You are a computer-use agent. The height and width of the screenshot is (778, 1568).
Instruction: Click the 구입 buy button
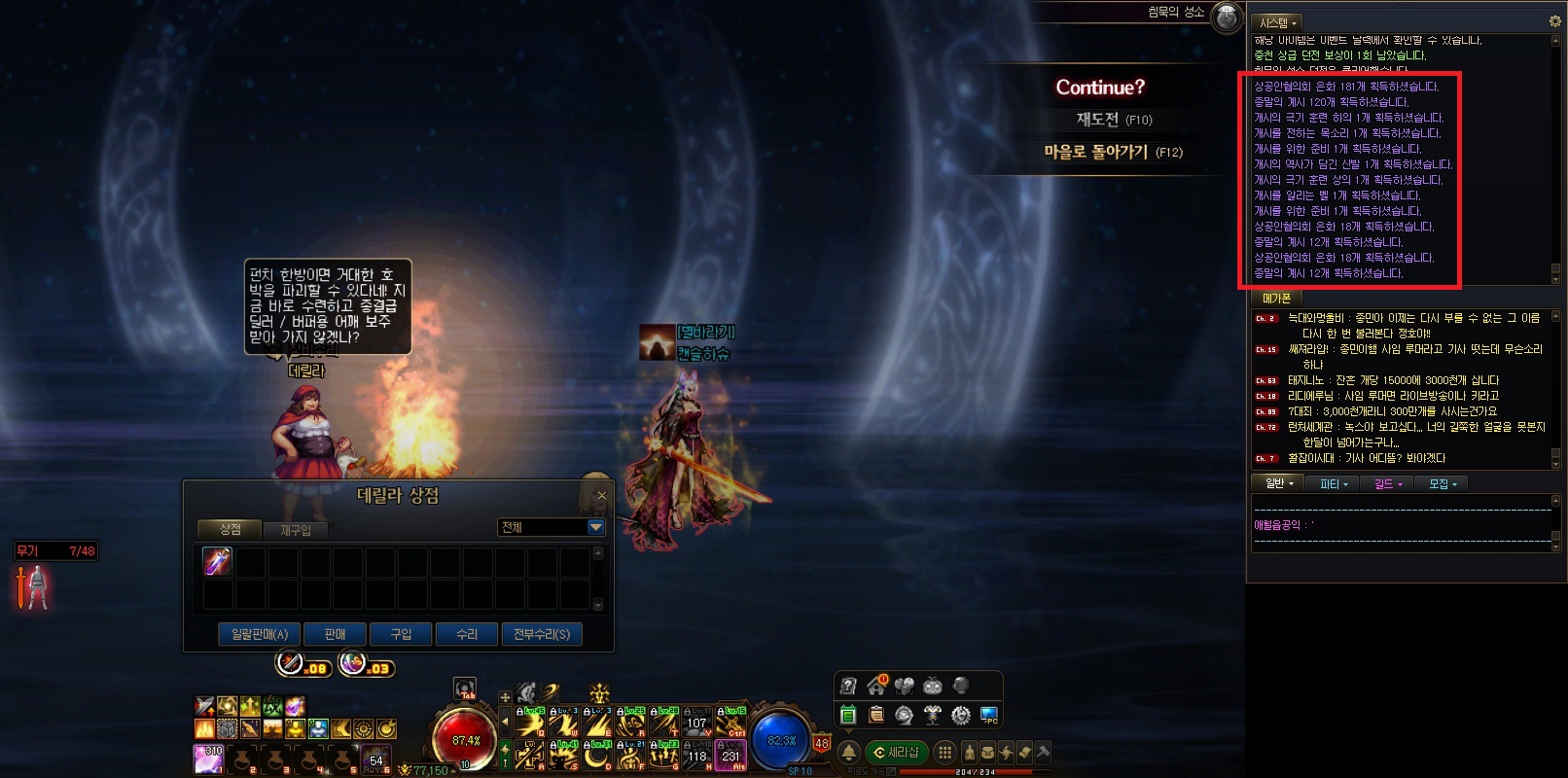(x=401, y=634)
